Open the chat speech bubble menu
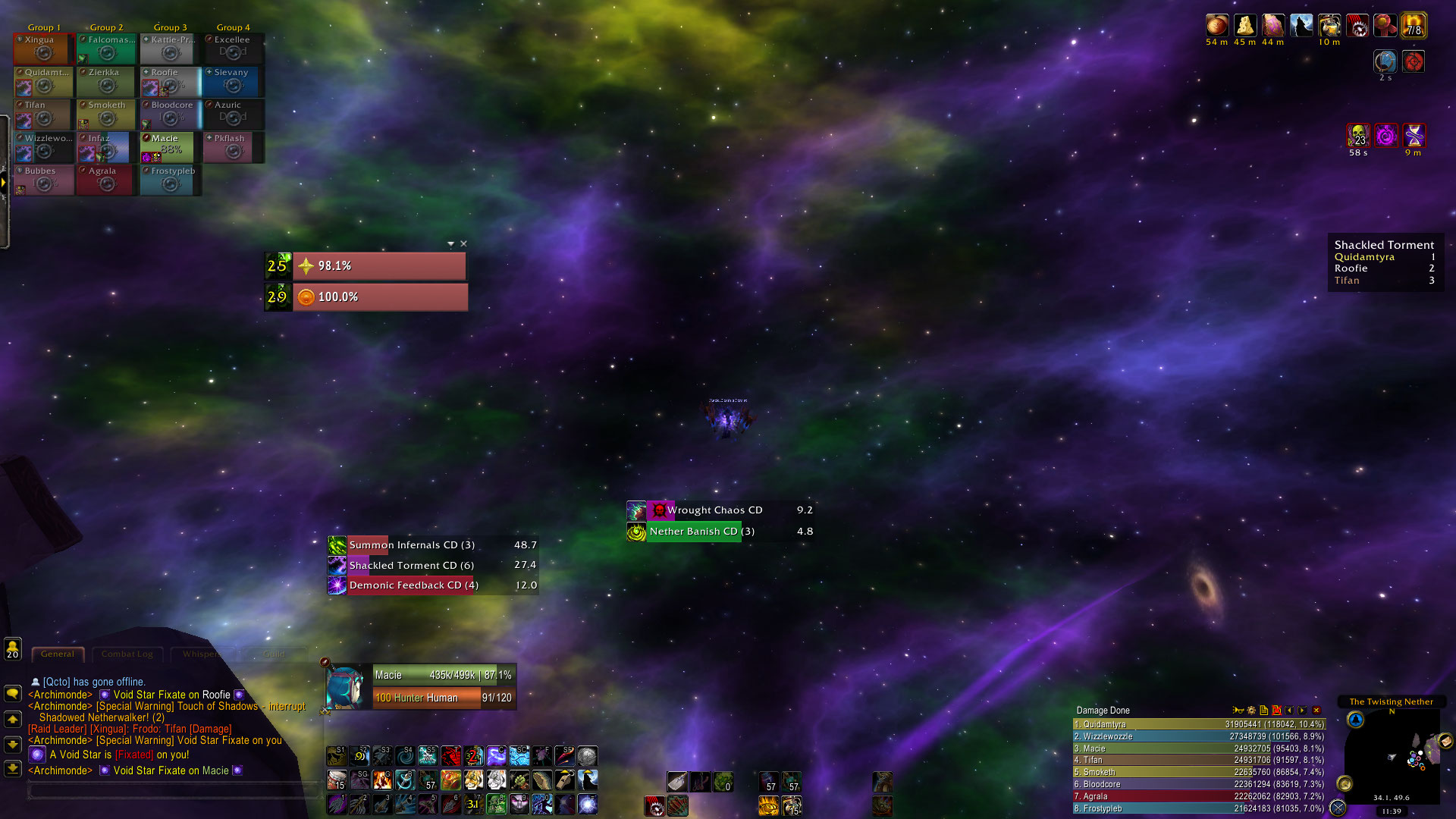Image resolution: width=1456 pixels, height=819 pixels. 13,693
